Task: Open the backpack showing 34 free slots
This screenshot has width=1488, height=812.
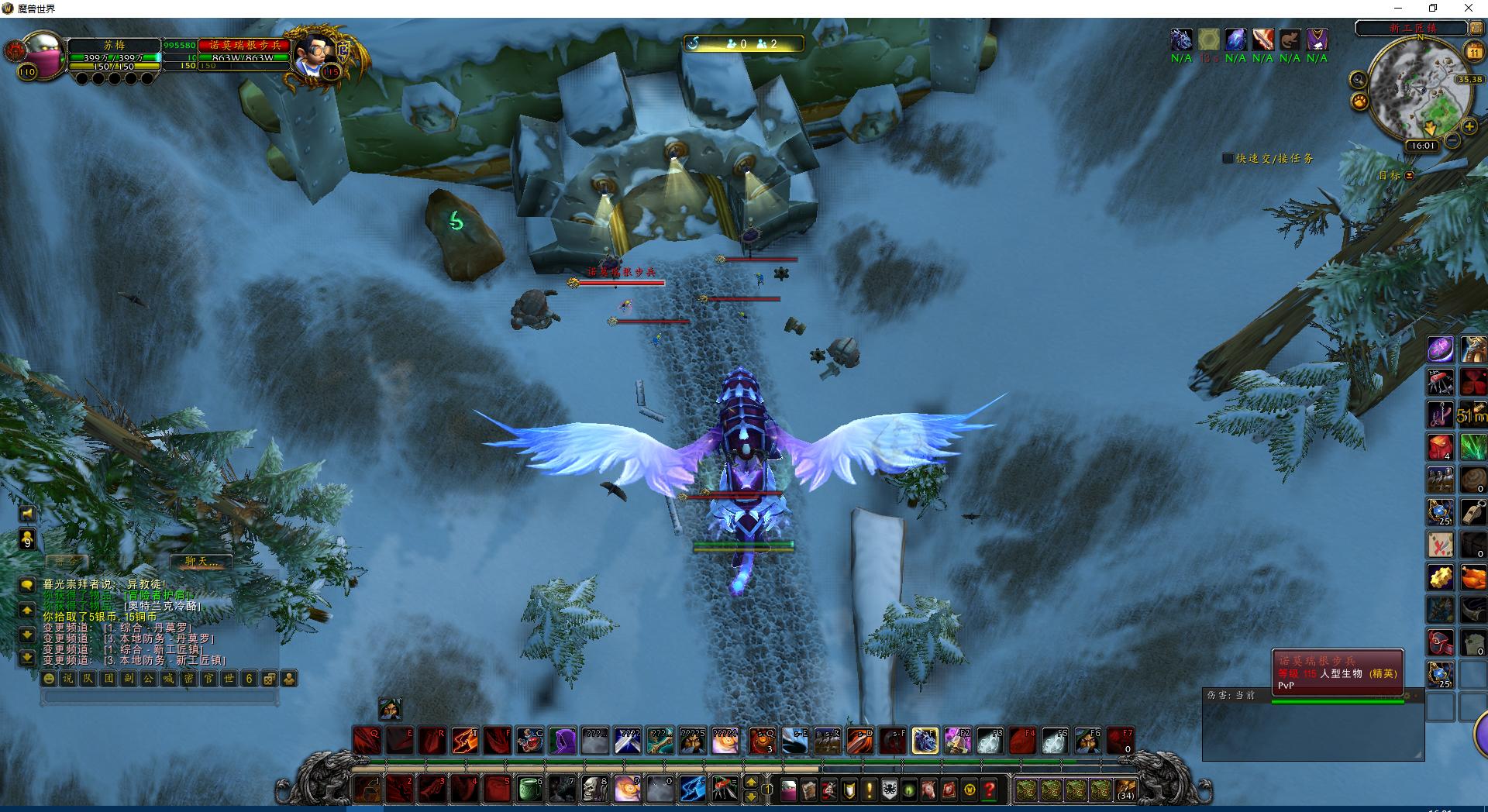Action: point(1125,790)
